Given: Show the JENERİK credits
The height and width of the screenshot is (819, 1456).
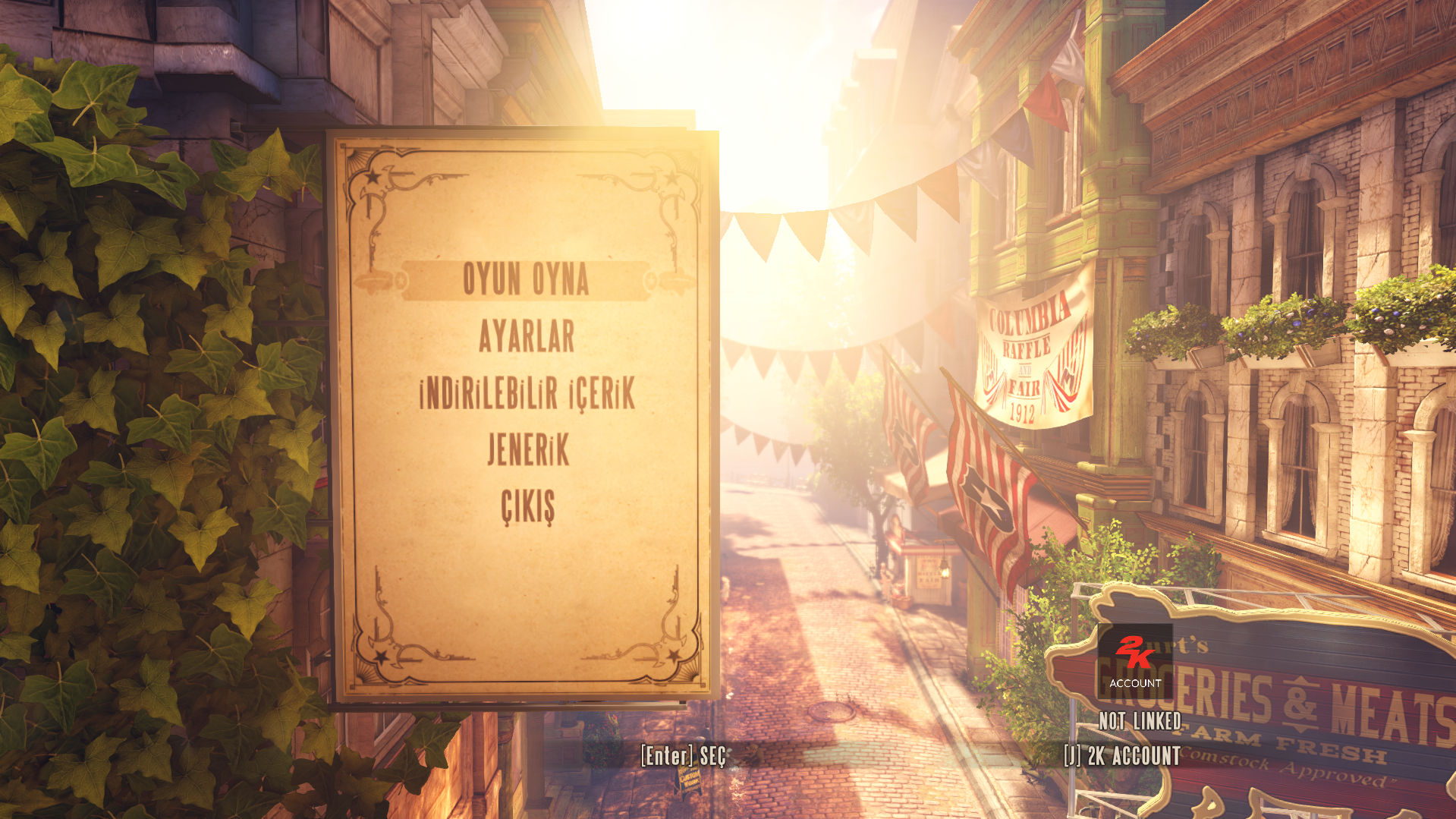Looking at the screenshot, I should (528, 450).
